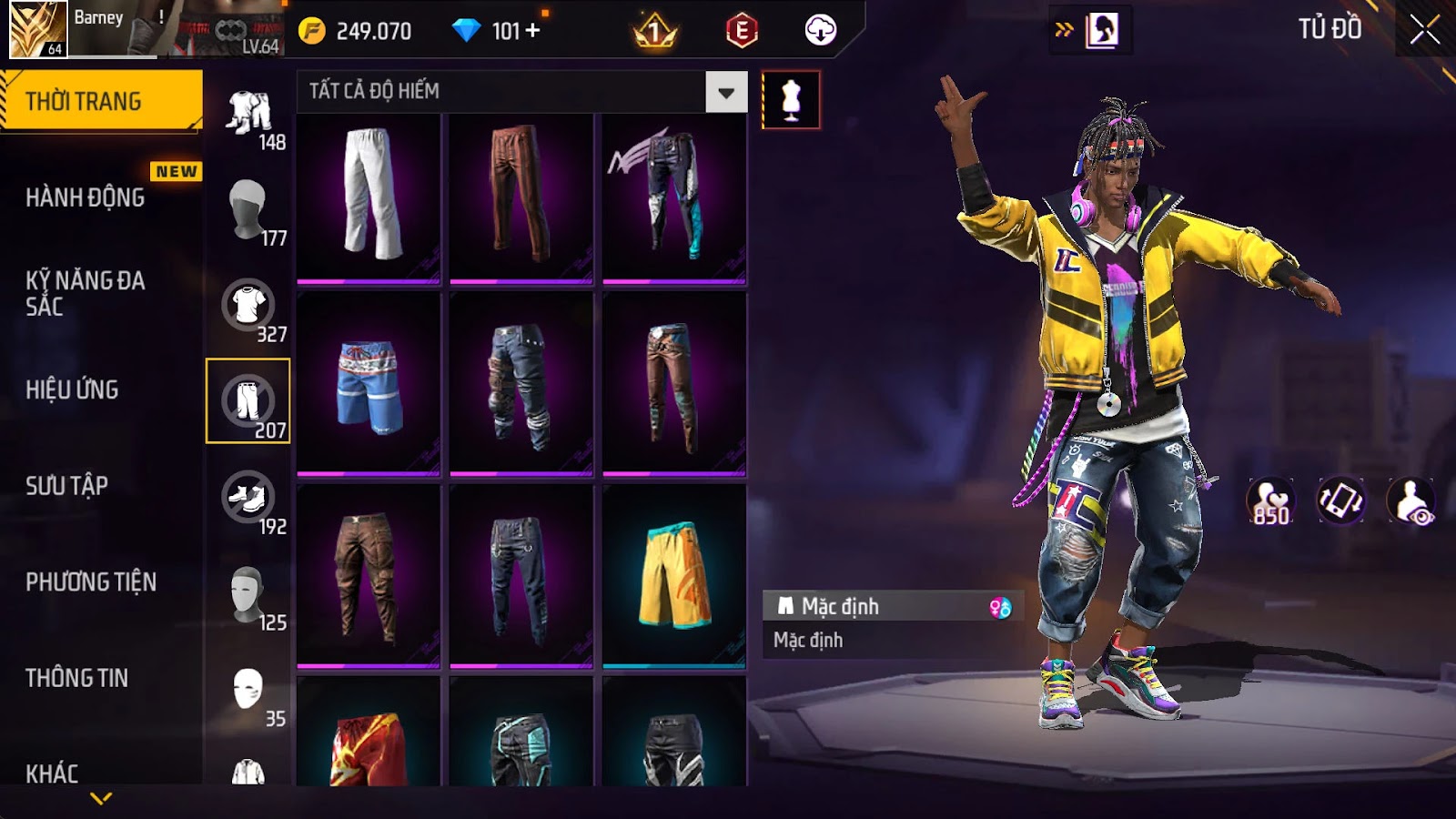
Task: Open the Thông Tin section
Action: pos(76,678)
